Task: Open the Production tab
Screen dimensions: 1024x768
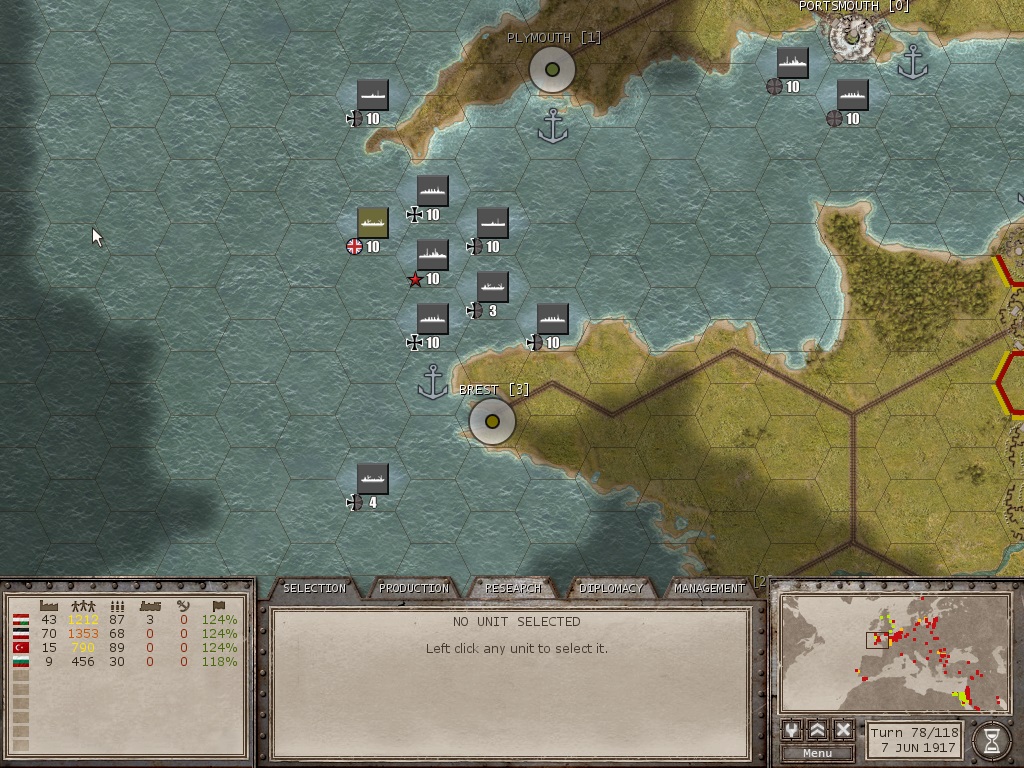Action: 414,588
